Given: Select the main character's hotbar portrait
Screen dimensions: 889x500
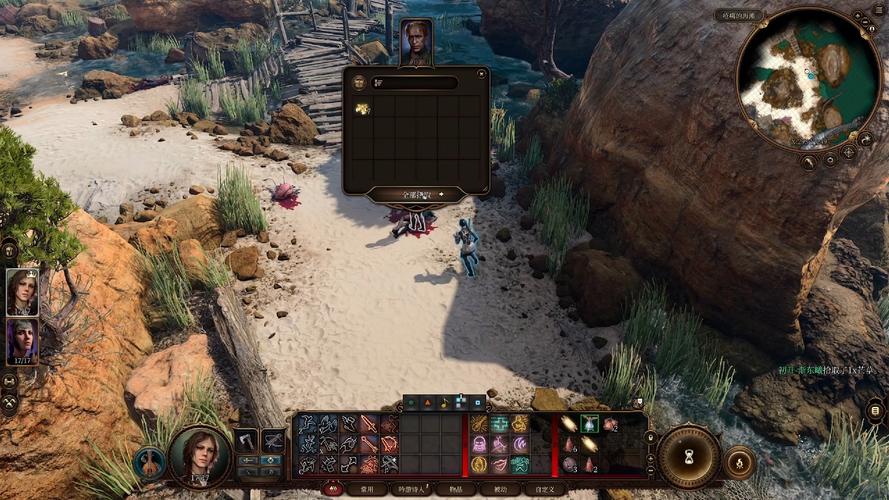Looking at the screenshot, I should [x=200, y=455].
